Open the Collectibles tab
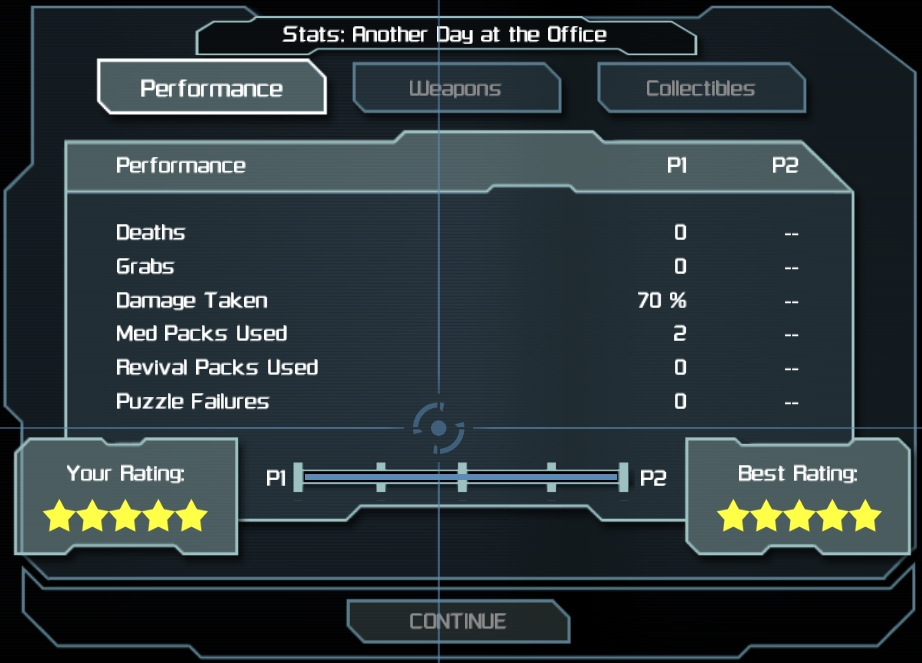 click(700, 89)
